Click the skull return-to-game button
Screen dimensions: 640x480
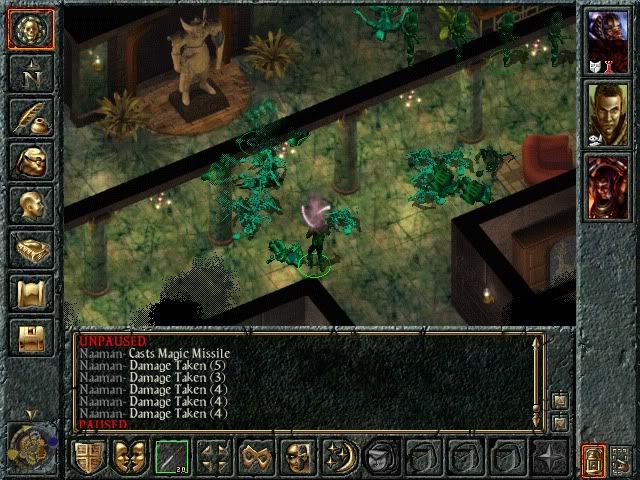coord(30,30)
